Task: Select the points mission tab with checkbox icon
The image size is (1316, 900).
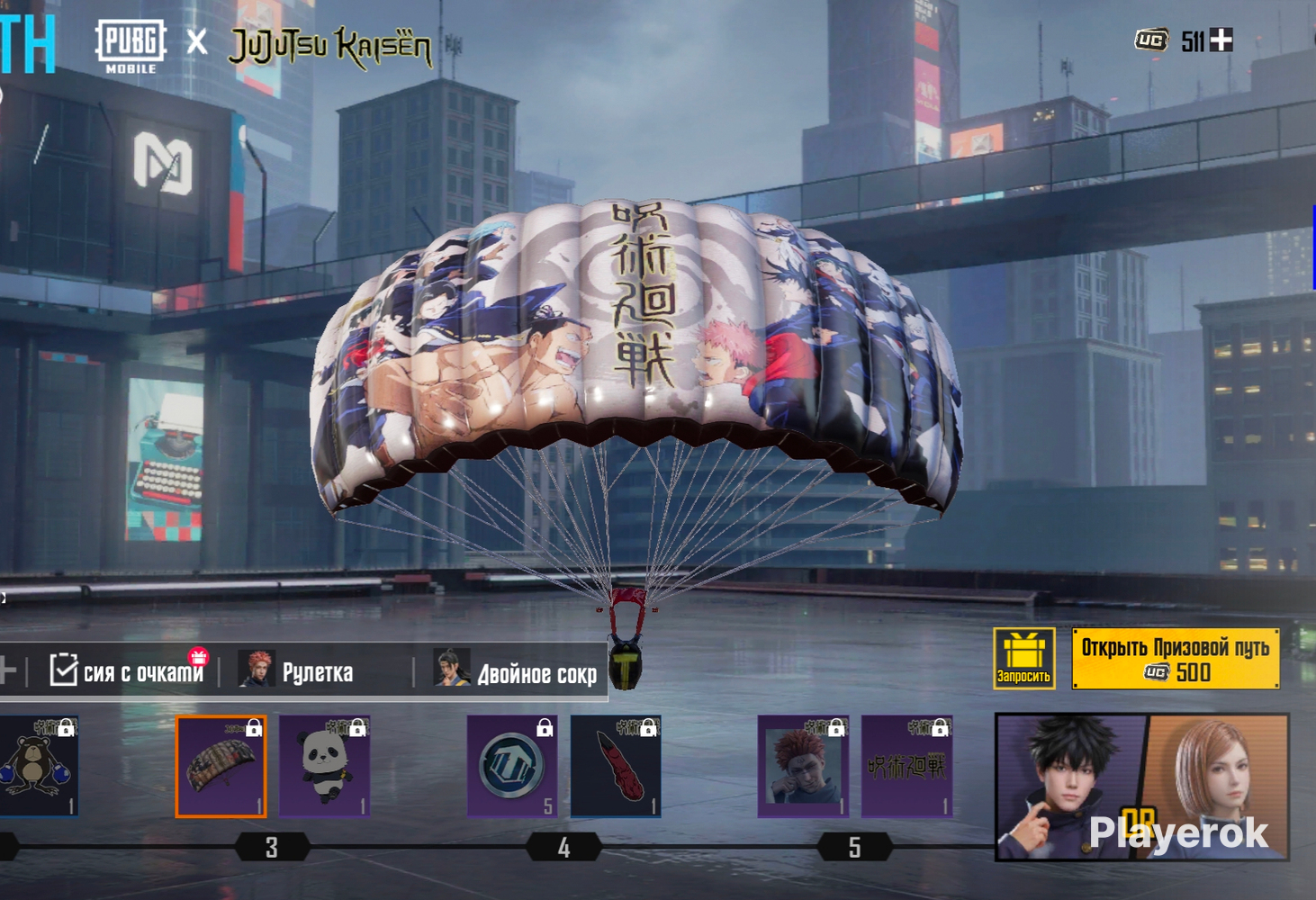Action: click(126, 671)
